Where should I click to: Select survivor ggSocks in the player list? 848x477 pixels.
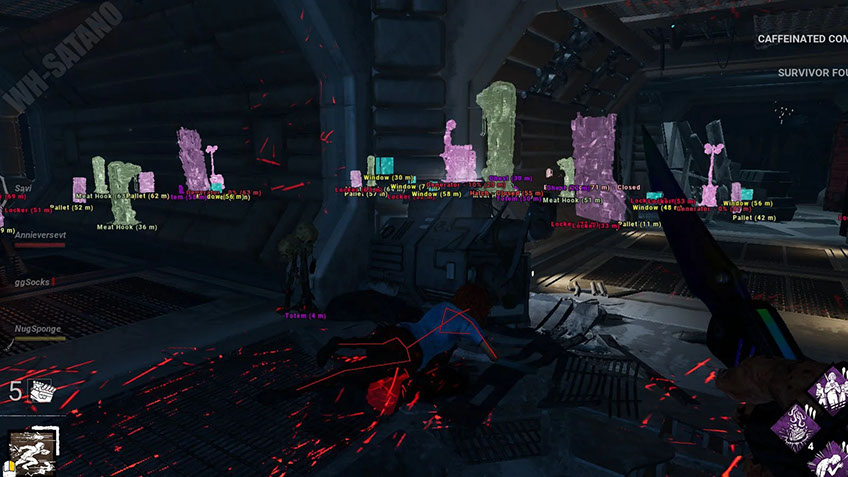pos(33,282)
